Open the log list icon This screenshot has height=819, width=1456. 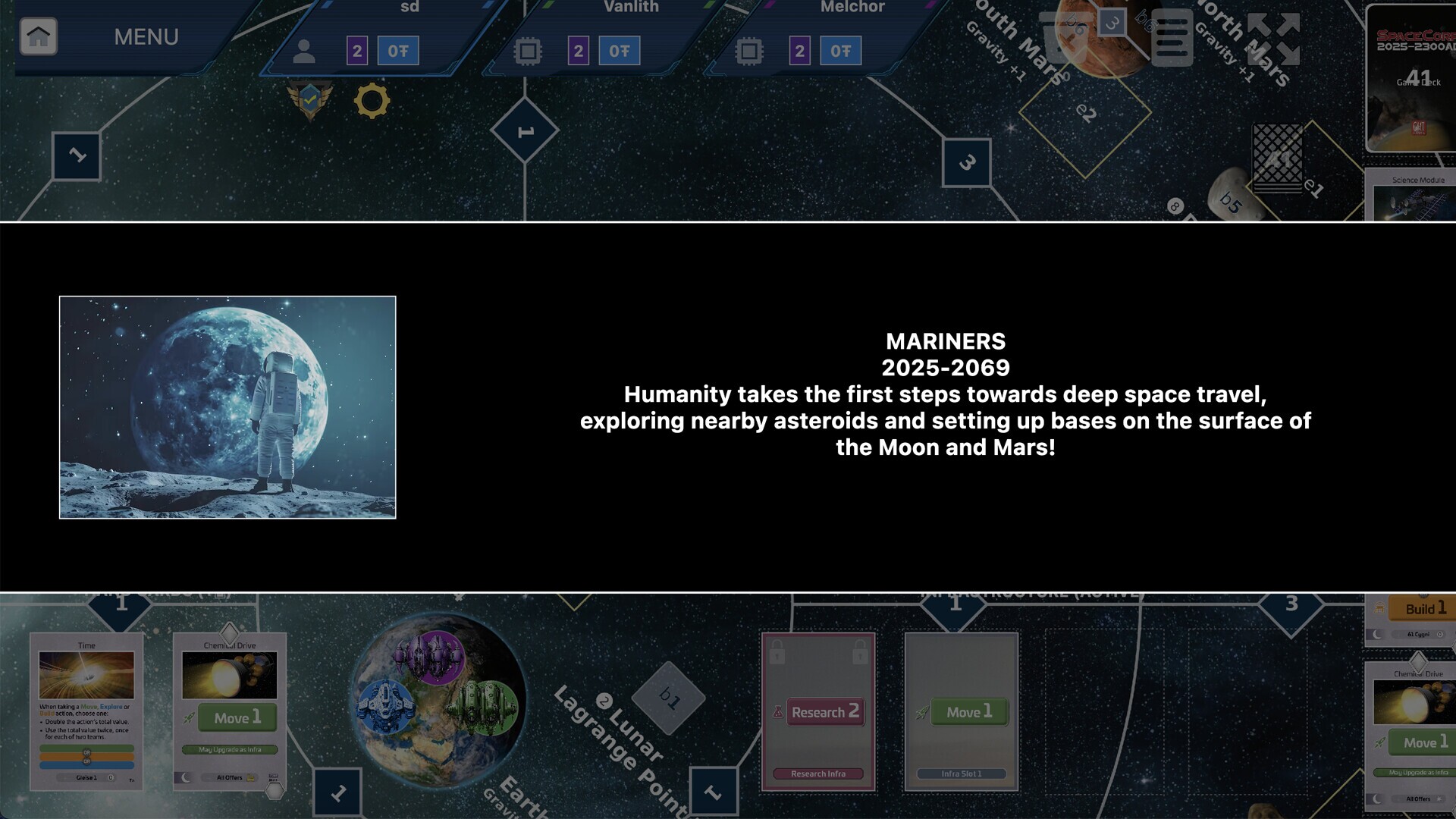click(x=1172, y=39)
